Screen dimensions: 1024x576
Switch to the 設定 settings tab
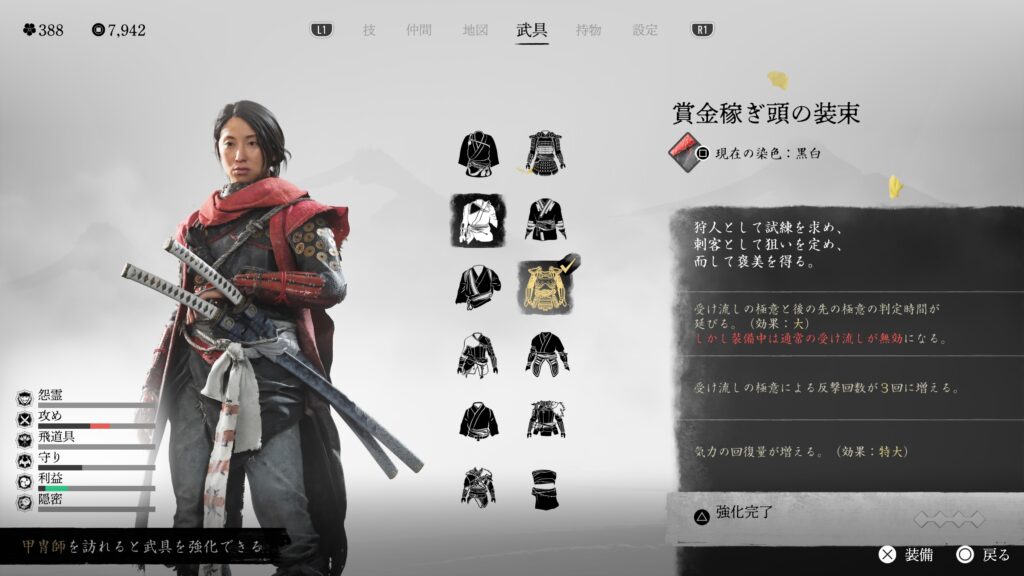pos(645,30)
